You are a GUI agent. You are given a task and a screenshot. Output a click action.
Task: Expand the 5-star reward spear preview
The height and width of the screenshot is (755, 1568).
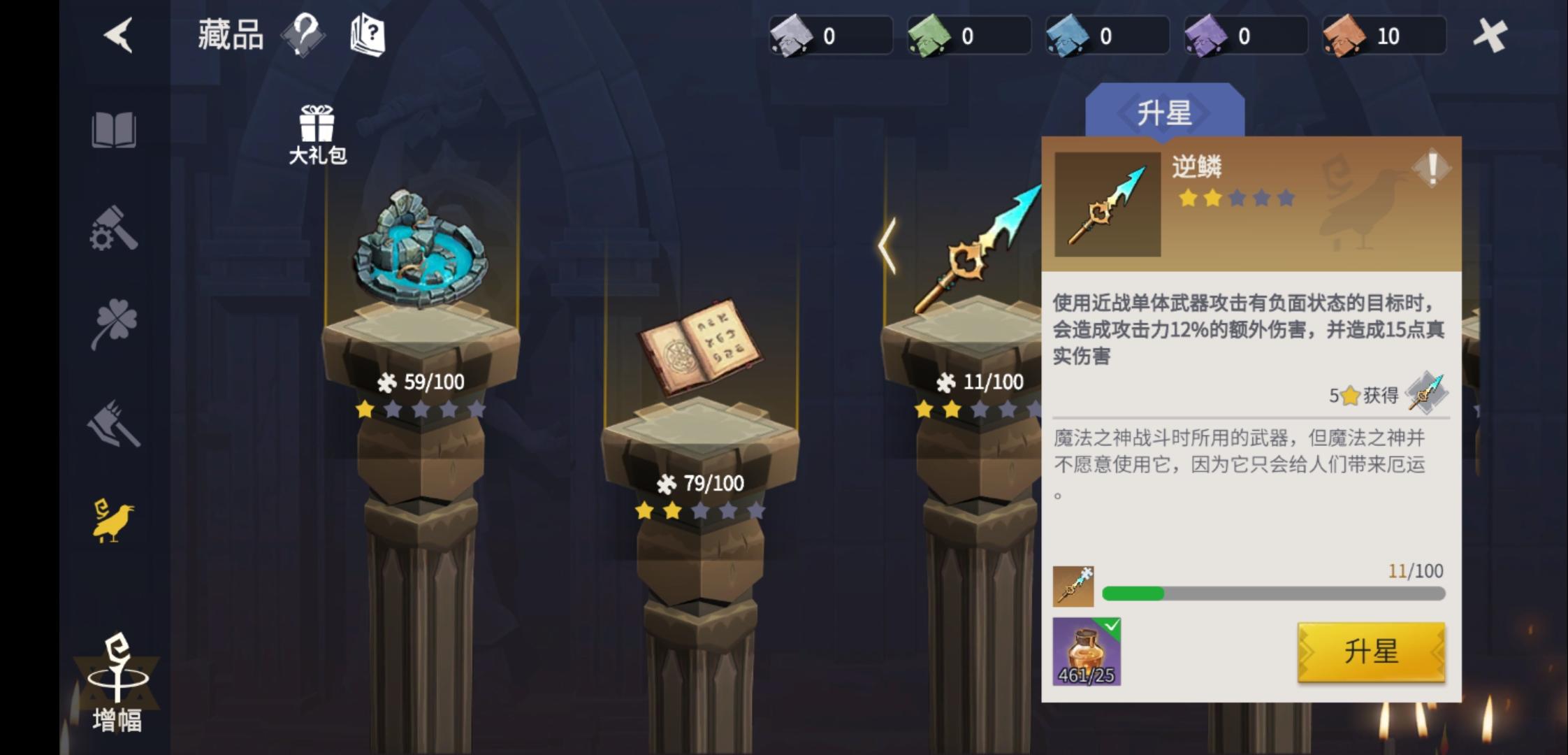(1427, 393)
